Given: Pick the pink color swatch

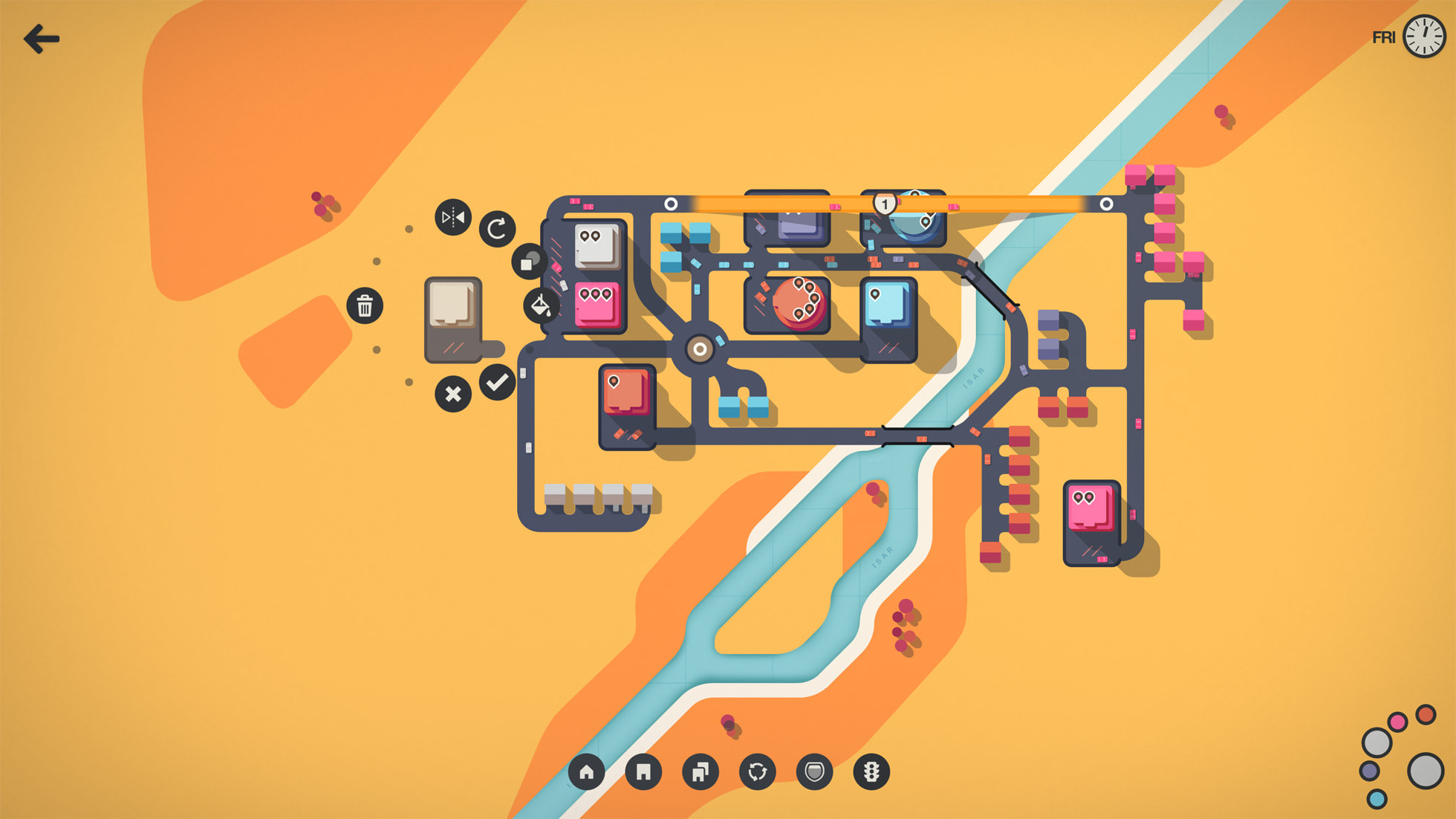Looking at the screenshot, I should pyautogui.click(x=1397, y=722).
